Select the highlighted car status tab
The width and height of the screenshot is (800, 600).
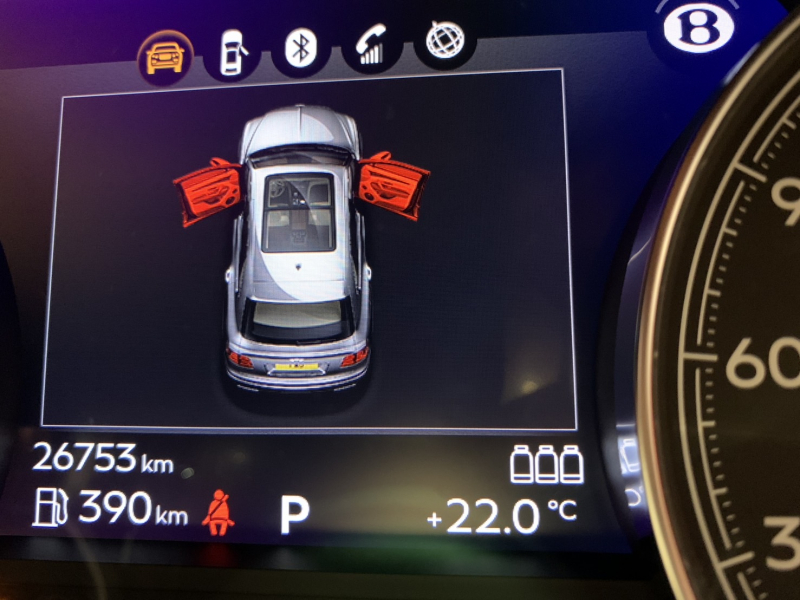(165, 57)
